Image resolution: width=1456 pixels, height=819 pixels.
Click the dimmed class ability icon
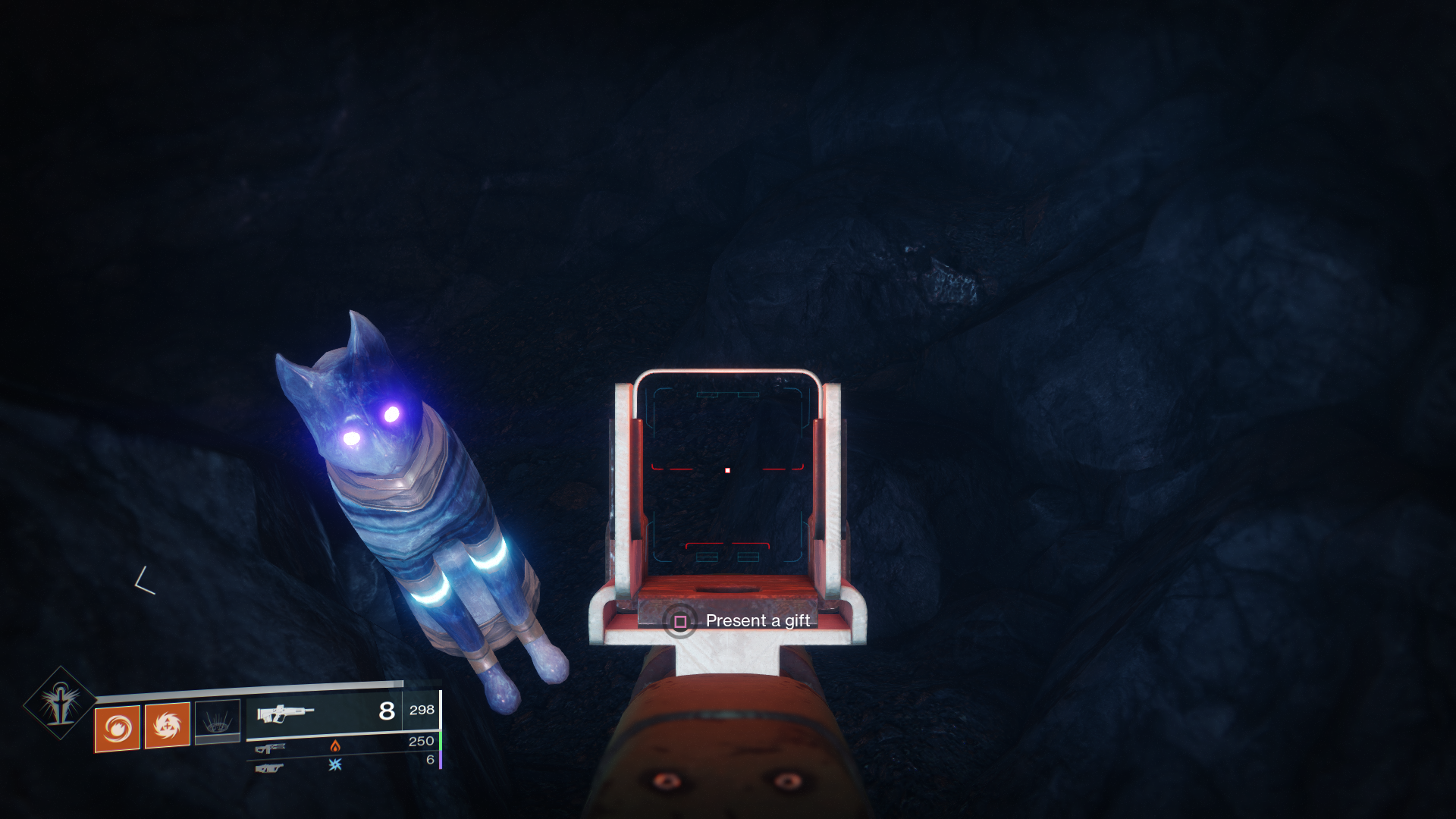218,721
